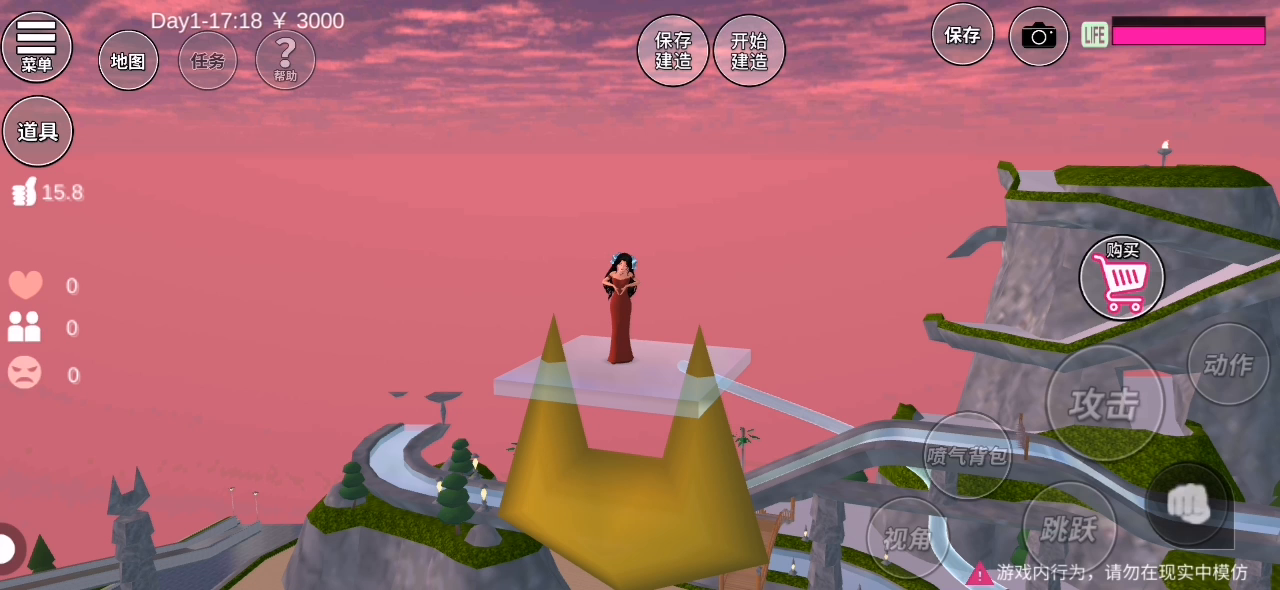Open the 道具 items panel
Screen dimensions: 1280x590
click(x=38, y=131)
